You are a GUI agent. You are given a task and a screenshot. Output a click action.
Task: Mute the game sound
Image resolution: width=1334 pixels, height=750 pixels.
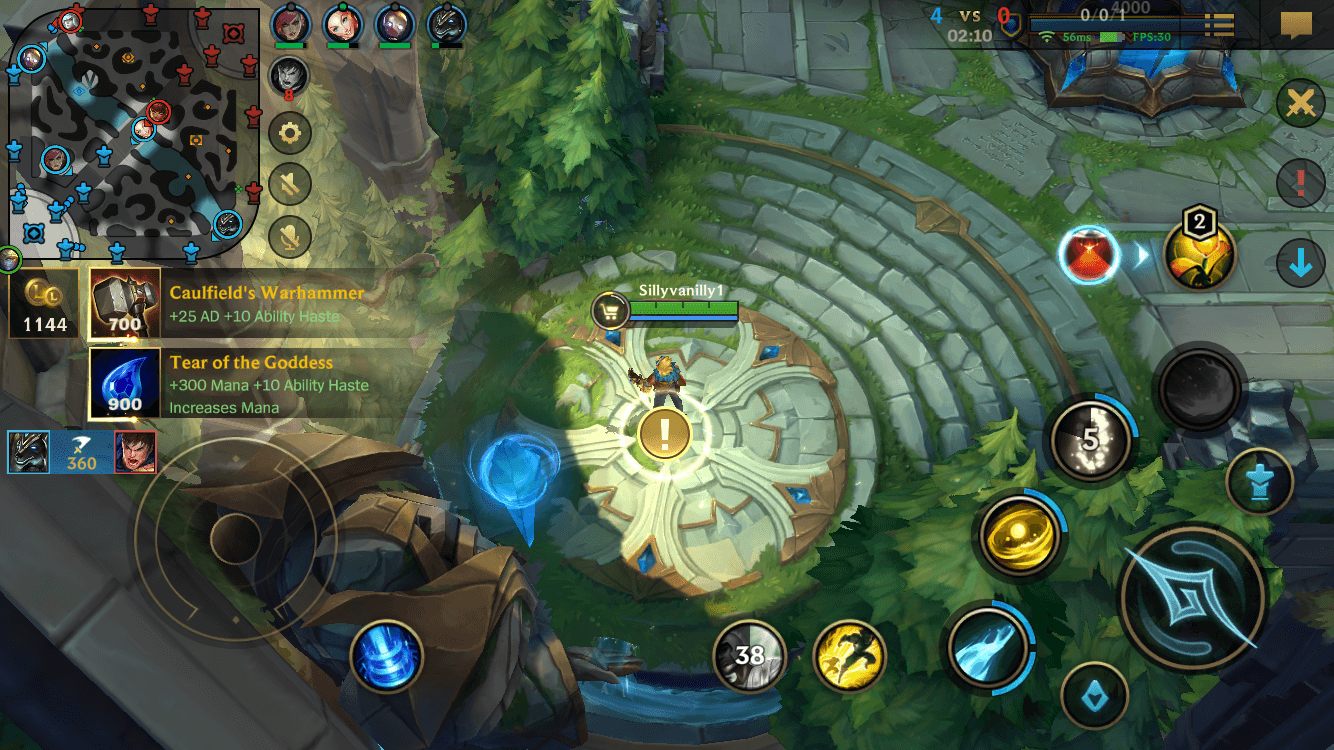[289, 185]
